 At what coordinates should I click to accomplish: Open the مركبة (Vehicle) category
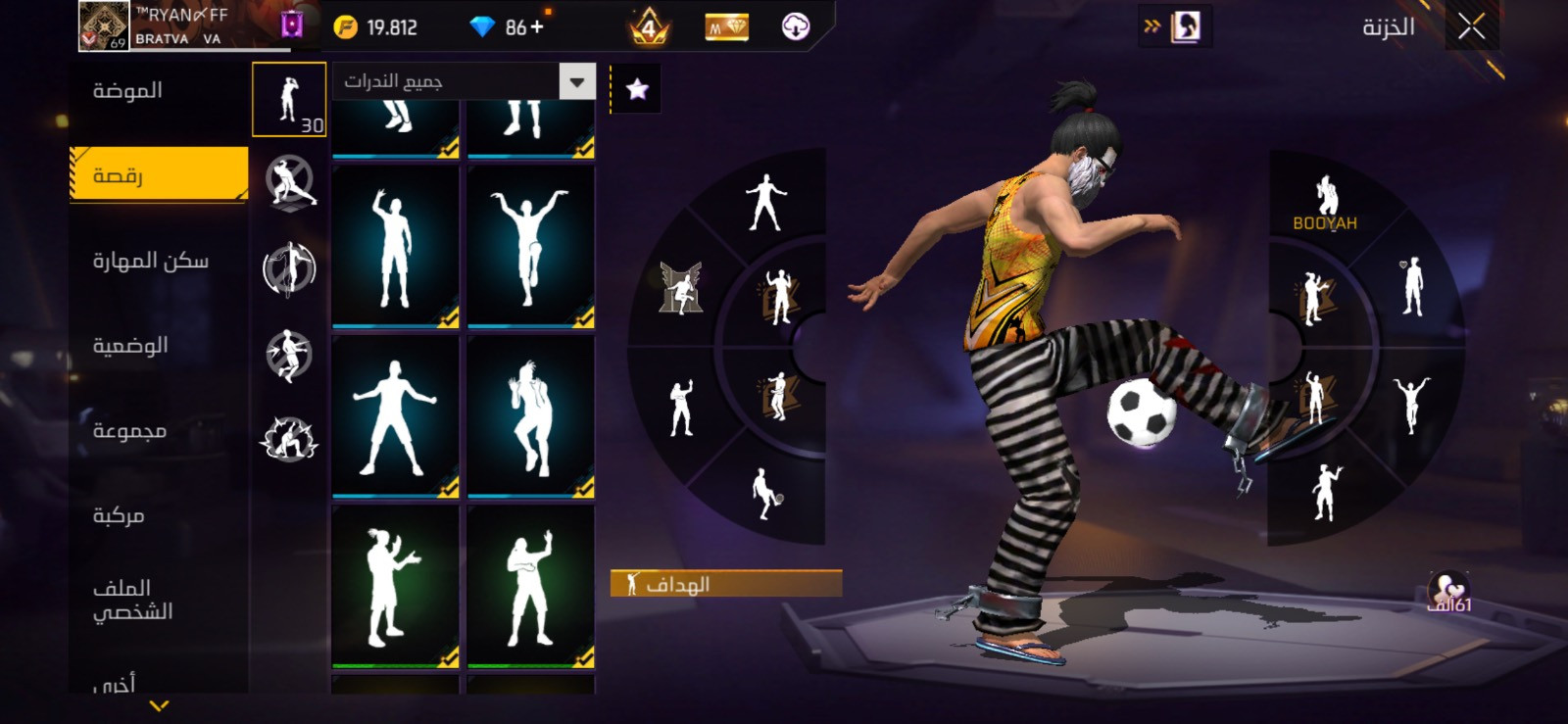(x=119, y=515)
